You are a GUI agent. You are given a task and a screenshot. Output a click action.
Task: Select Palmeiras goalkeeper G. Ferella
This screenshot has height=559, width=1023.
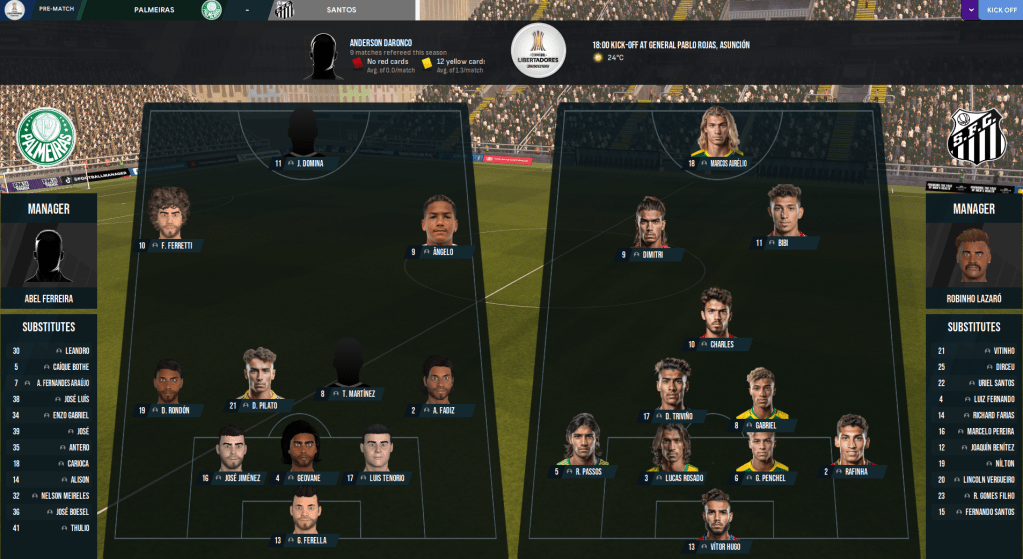point(304,540)
